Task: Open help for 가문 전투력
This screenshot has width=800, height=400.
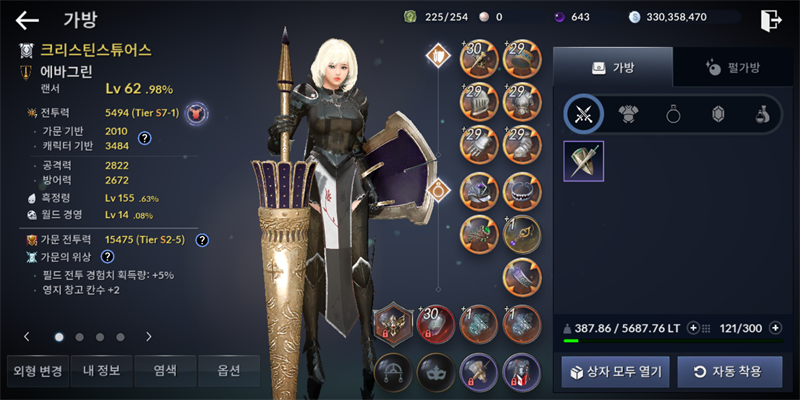Action: pyautogui.click(x=202, y=240)
